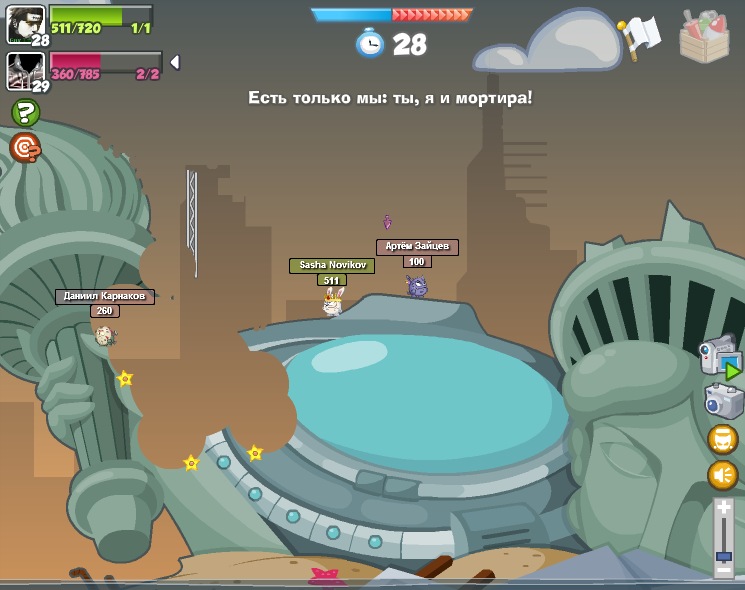Open the green question mark help button

[x=25, y=112]
